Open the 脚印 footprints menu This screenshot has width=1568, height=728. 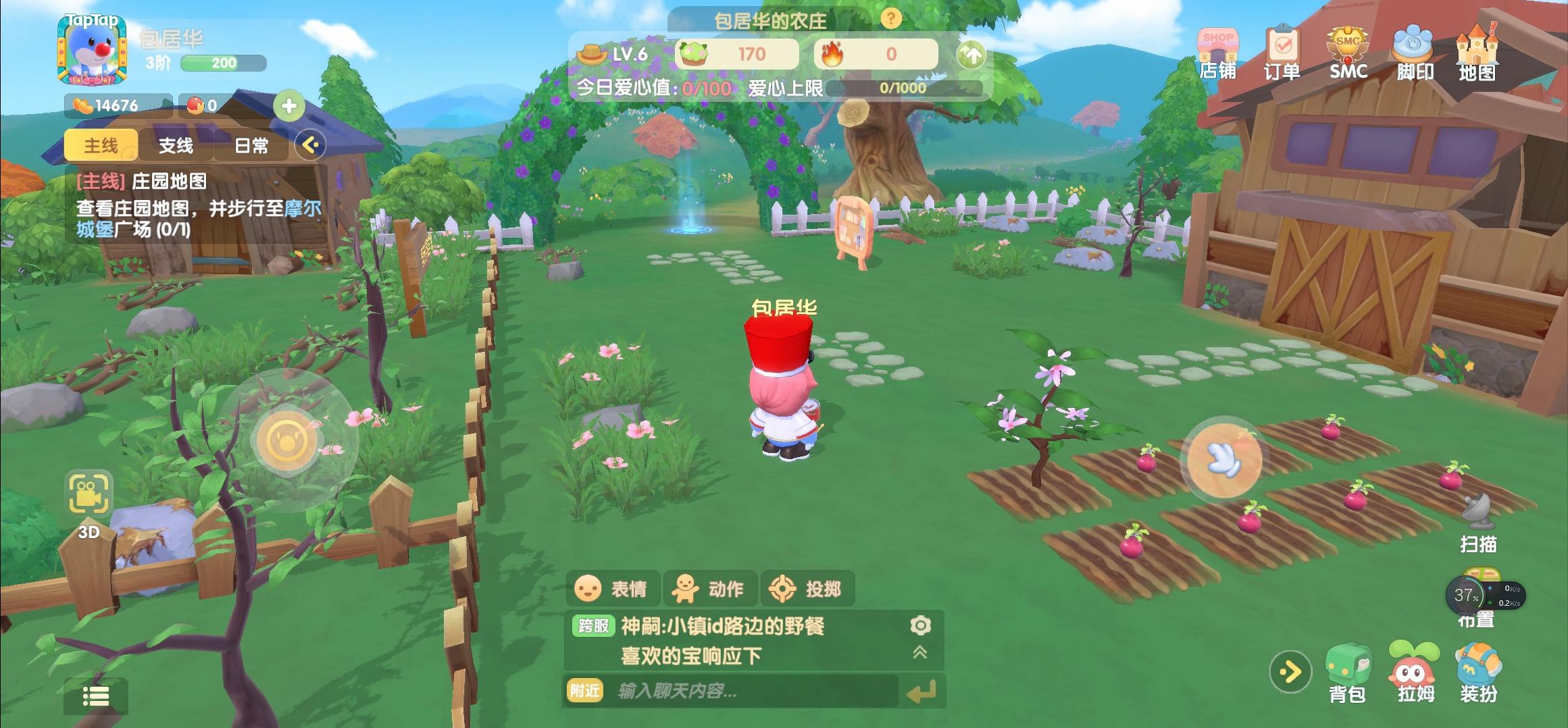coord(1414,53)
